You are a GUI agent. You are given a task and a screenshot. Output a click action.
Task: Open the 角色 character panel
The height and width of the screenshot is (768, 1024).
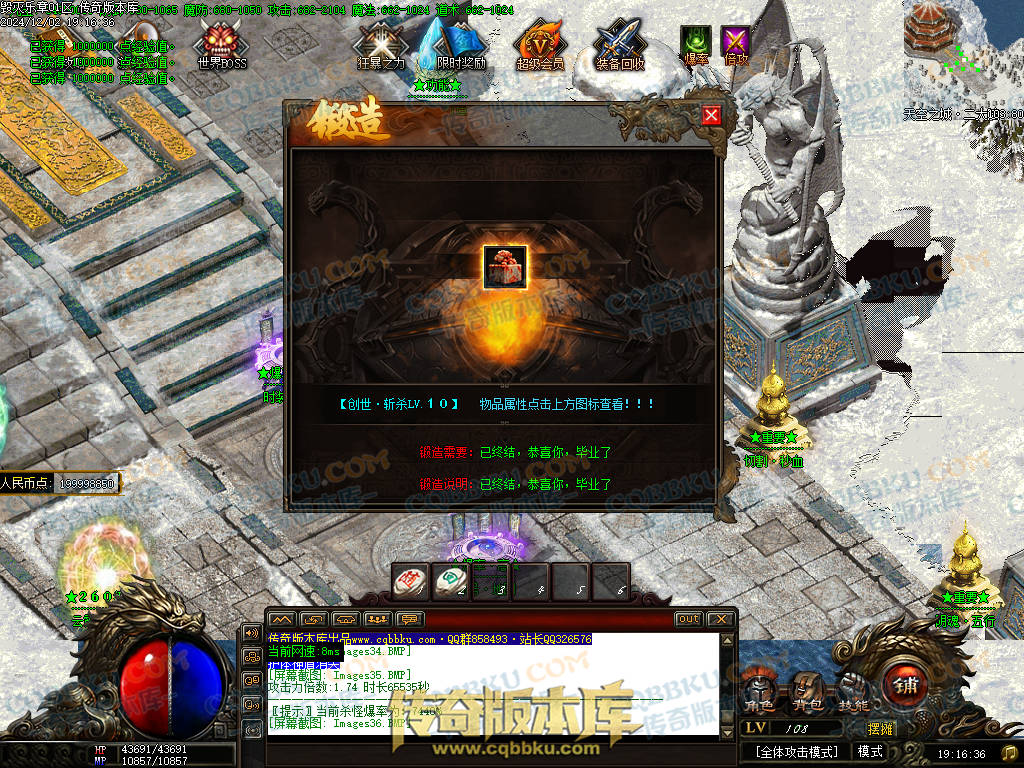coord(759,691)
